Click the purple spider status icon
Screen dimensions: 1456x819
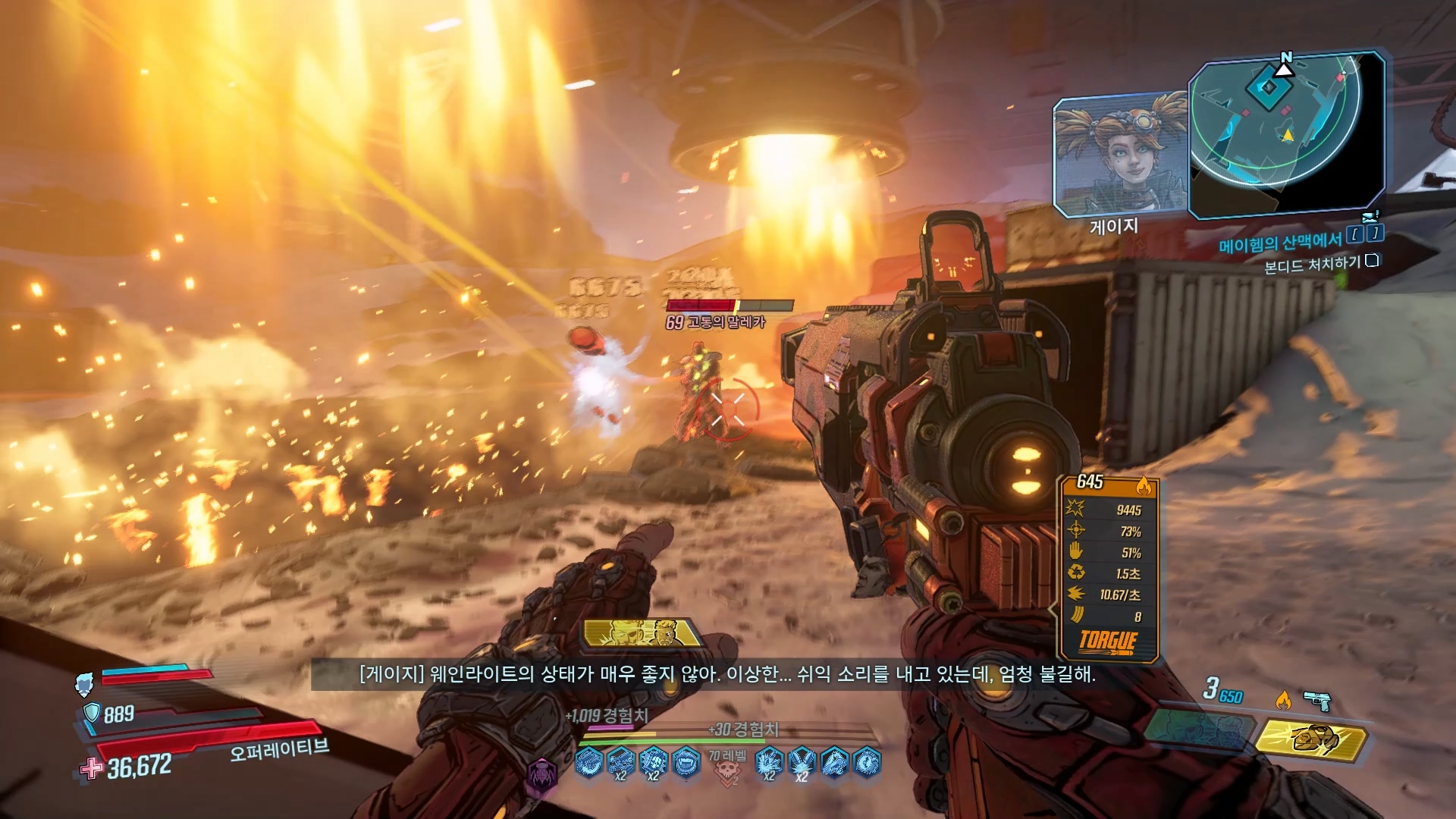click(541, 775)
